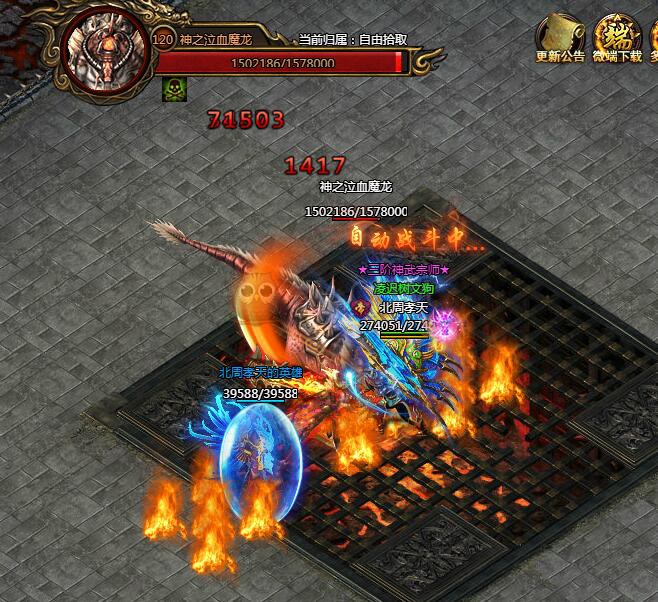Click the 微端下载 client download icon
This screenshot has height=602, width=658.
pos(617,36)
